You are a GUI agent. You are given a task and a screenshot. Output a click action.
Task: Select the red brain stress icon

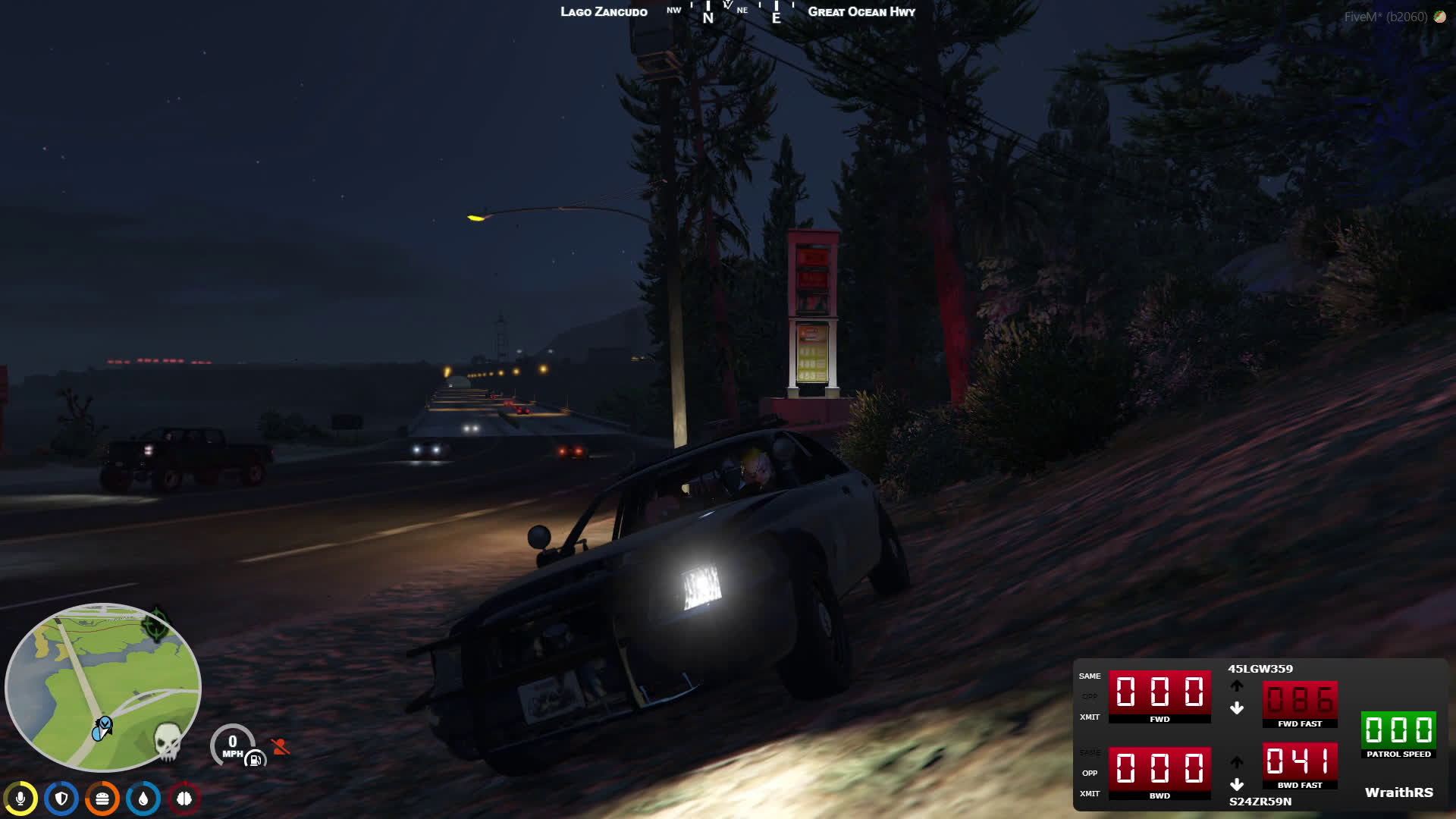tap(184, 799)
